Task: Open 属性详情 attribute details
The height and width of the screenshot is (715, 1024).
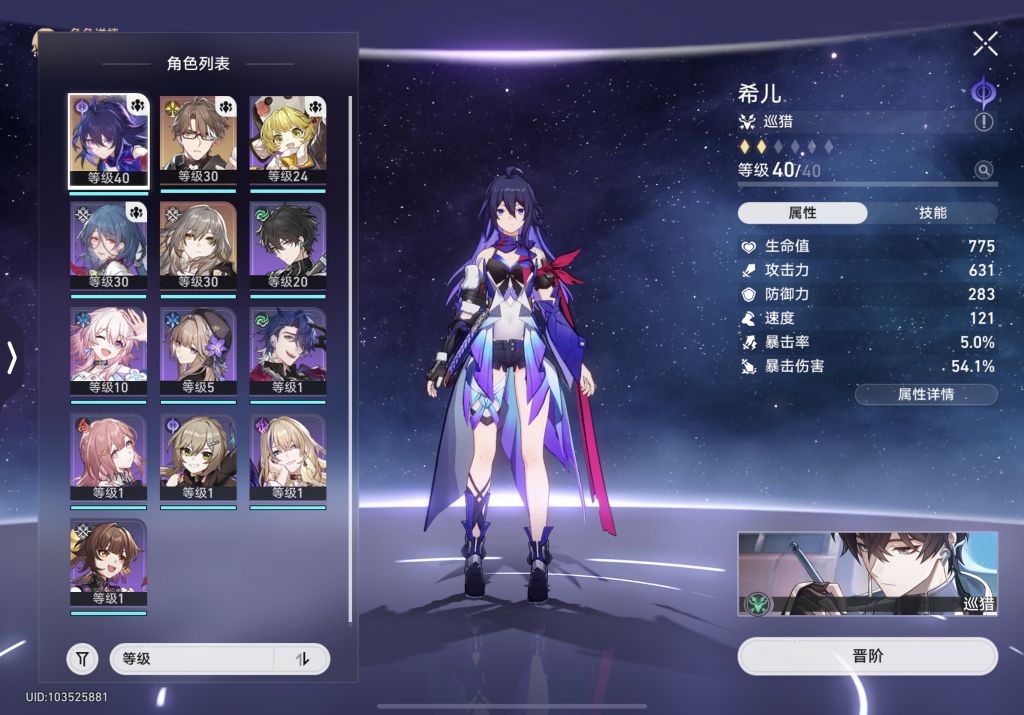Action: click(925, 394)
